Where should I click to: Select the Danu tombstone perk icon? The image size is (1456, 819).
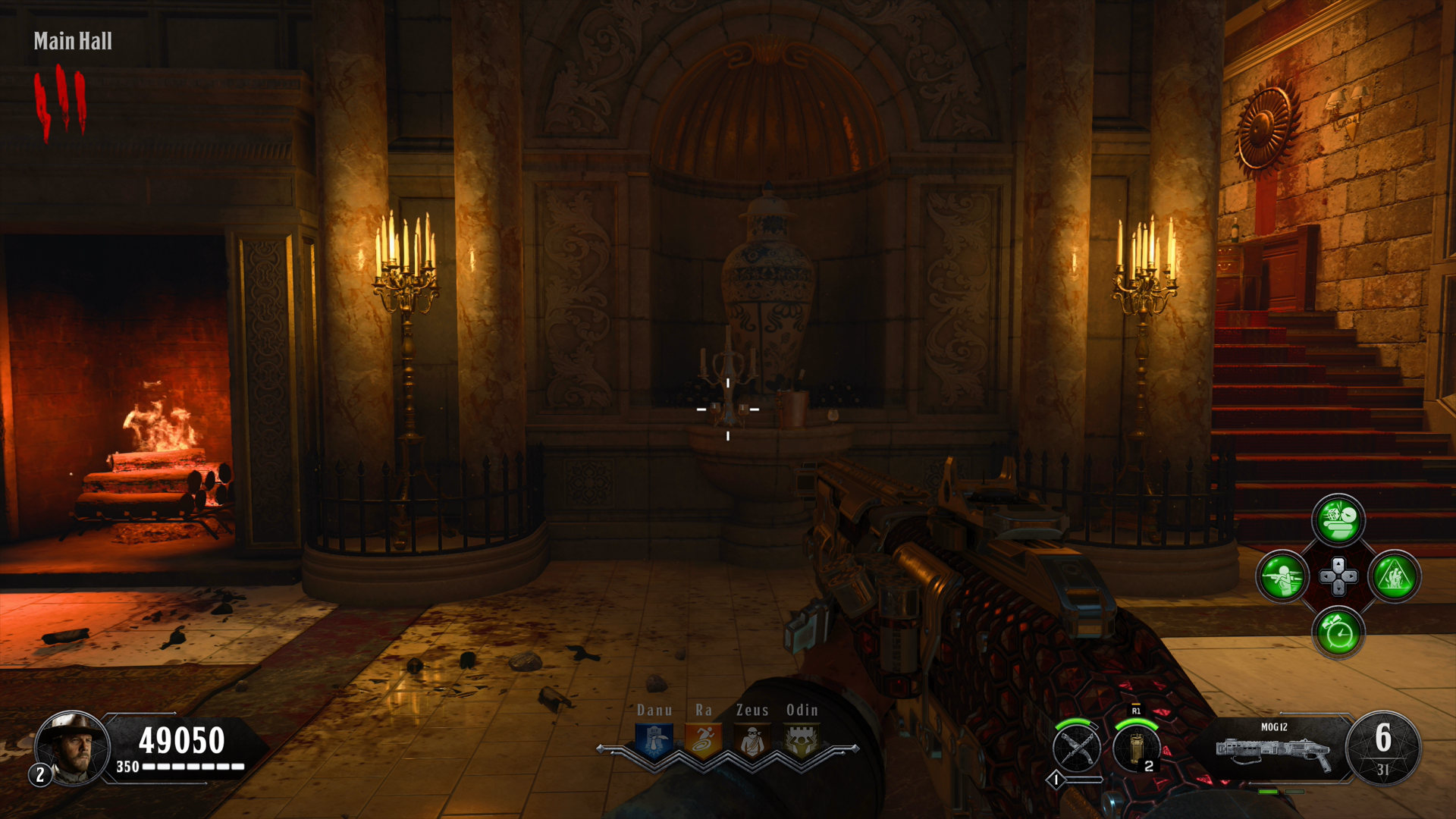coord(654,741)
